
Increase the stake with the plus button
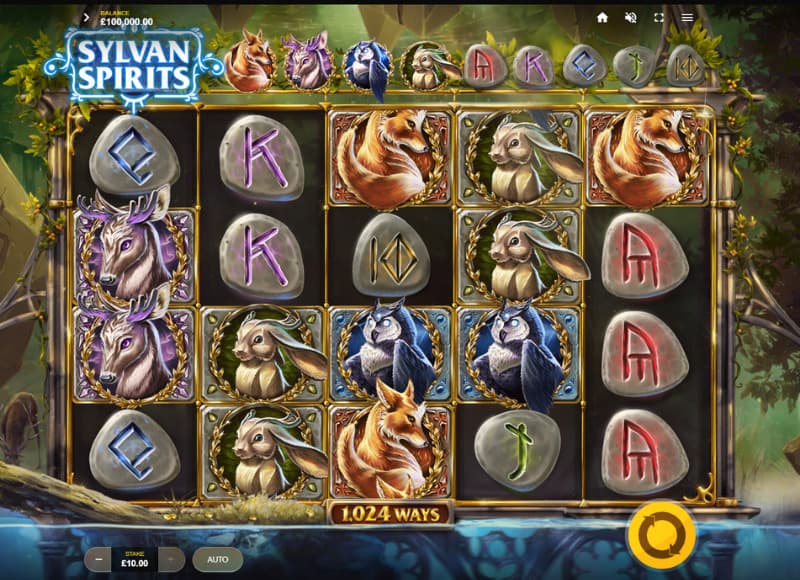pos(172,559)
